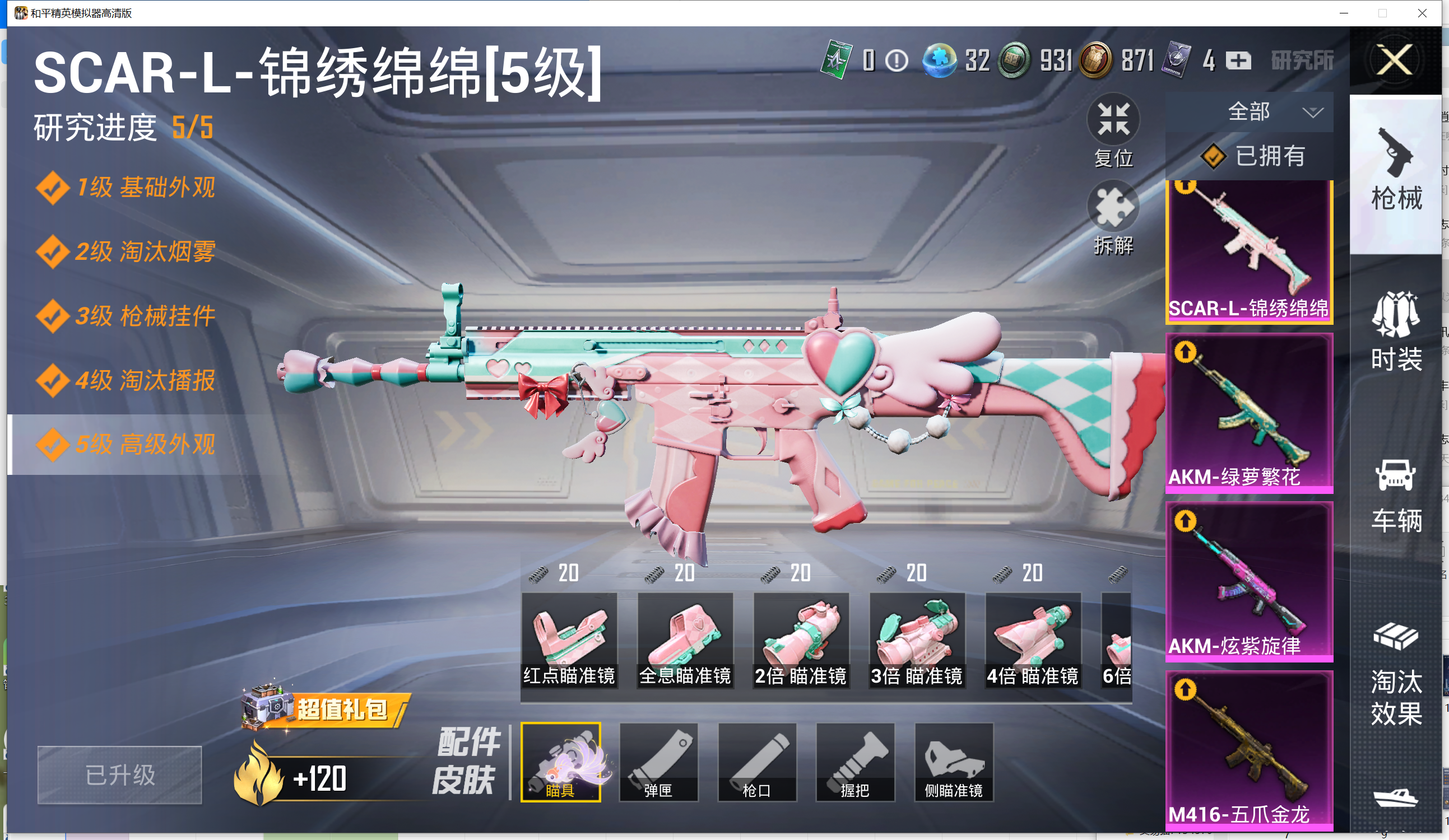Viewport: 1449px width, 840px height.
Task: Open the 握把 grip attachment tab
Action: coord(855,762)
